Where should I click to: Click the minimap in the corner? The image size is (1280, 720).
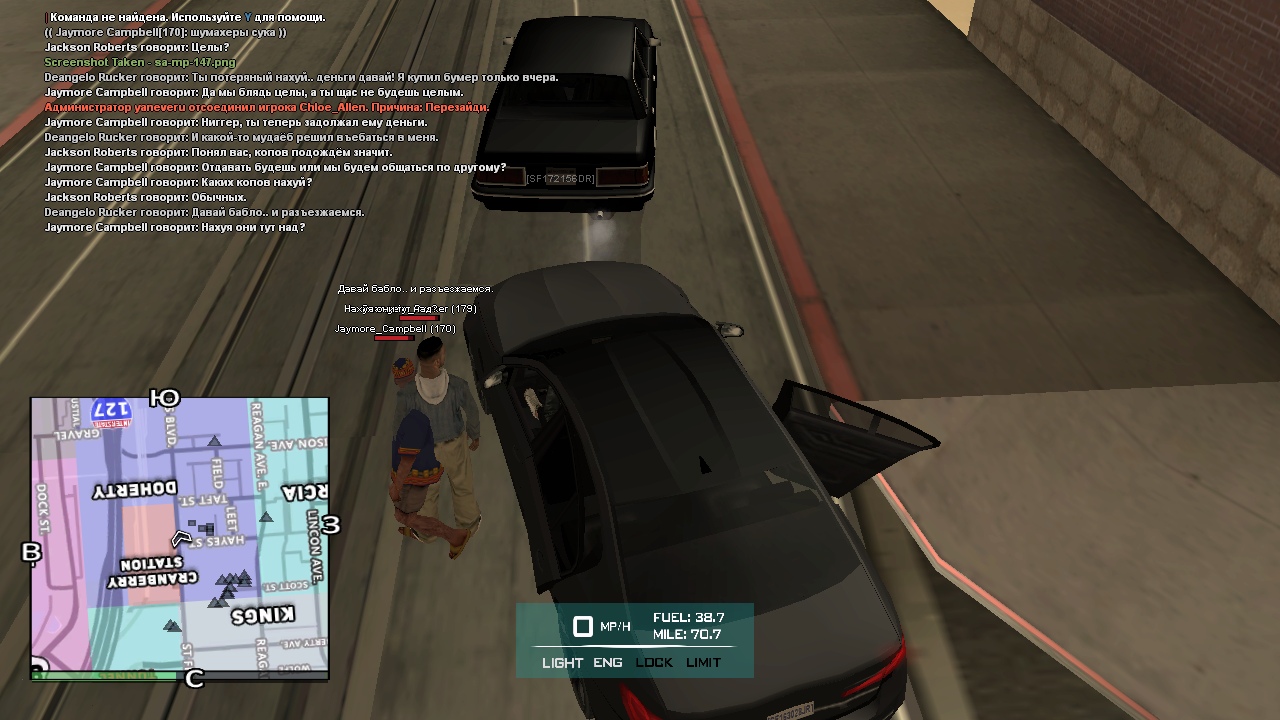tap(180, 535)
